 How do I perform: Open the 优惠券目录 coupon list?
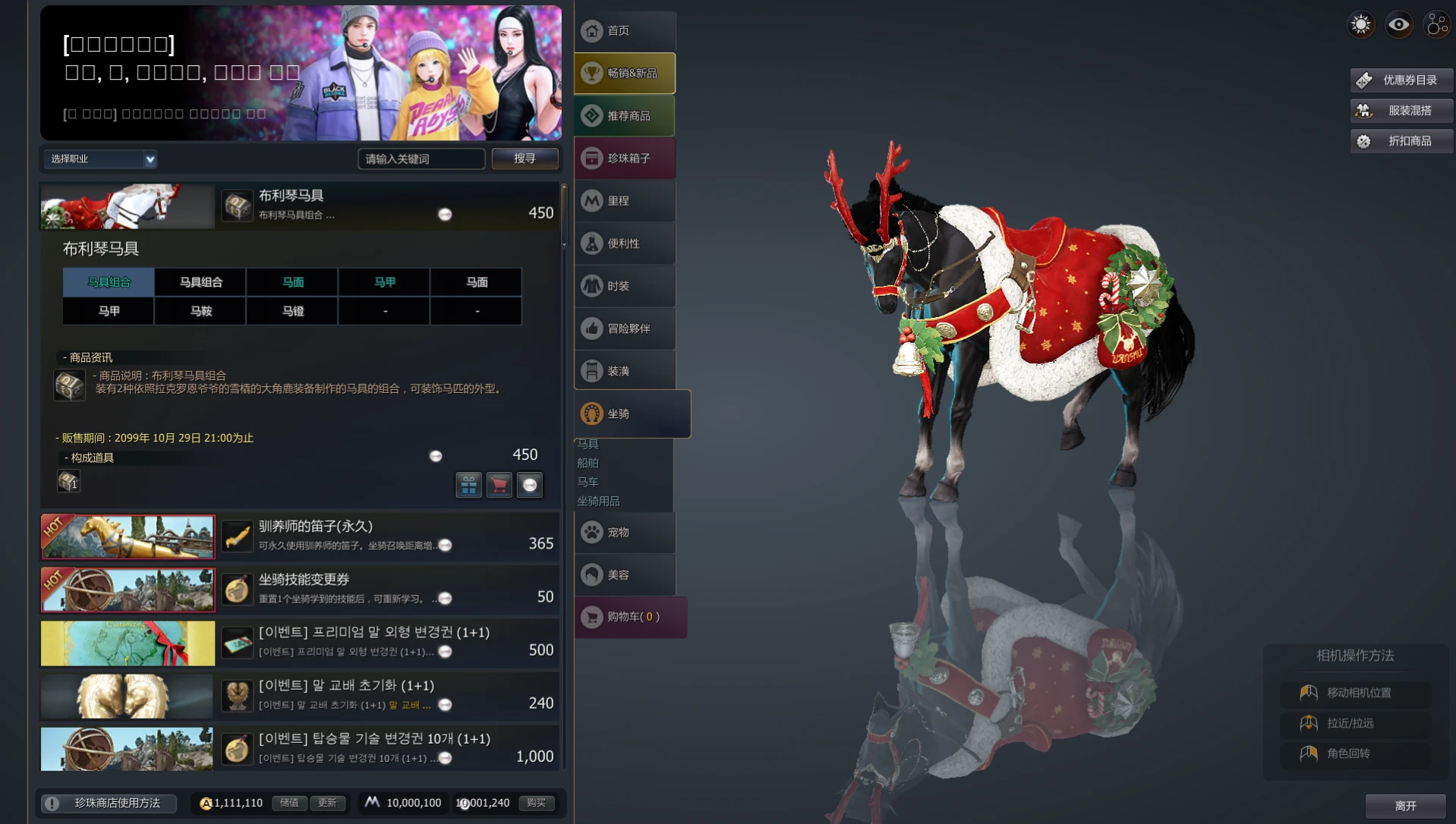point(1401,80)
